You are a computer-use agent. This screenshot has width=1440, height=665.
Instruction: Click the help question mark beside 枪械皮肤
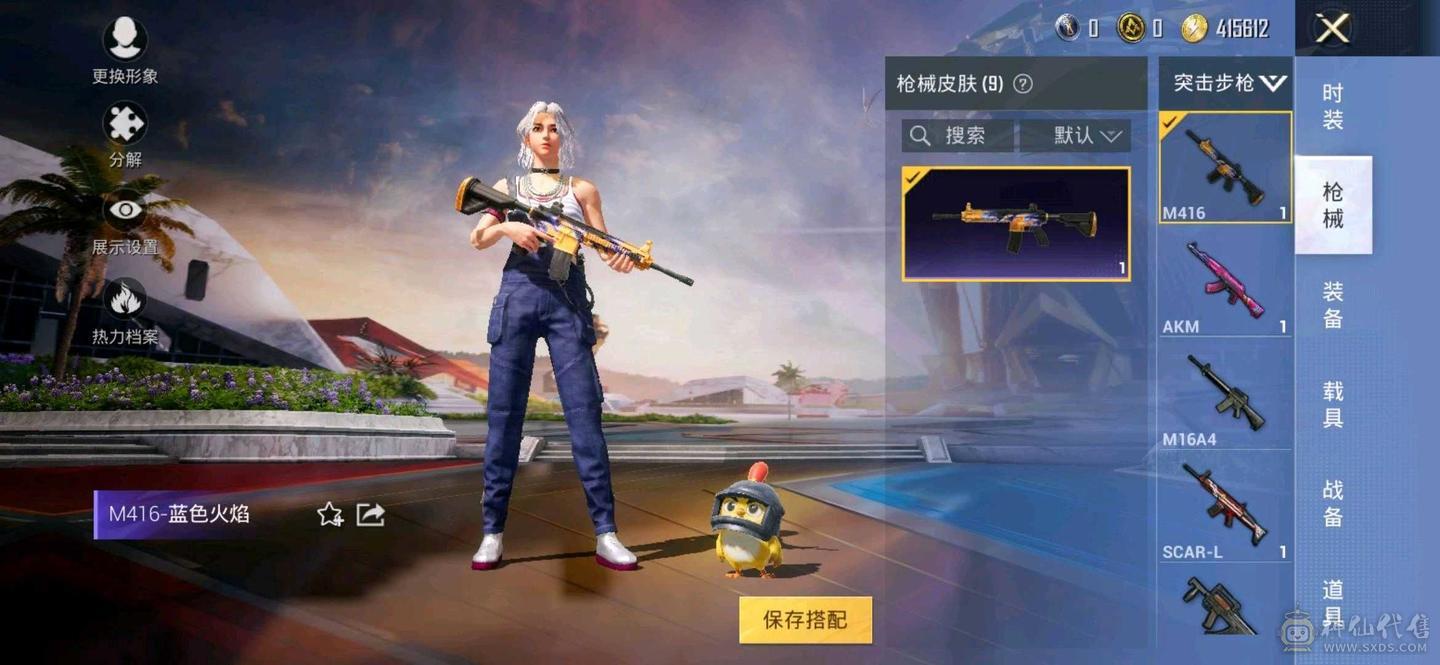[1023, 84]
